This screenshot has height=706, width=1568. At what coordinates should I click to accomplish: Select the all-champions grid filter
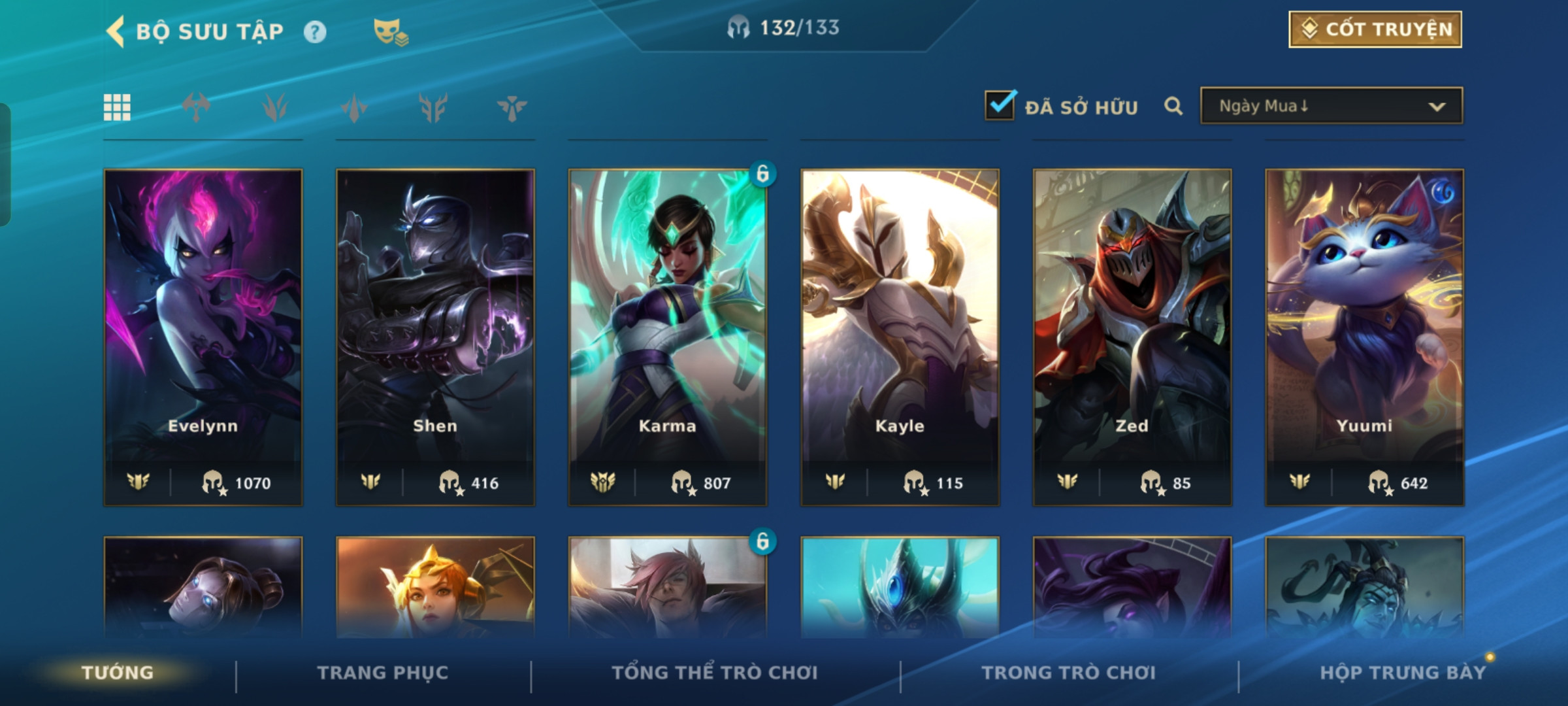[x=117, y=107]
